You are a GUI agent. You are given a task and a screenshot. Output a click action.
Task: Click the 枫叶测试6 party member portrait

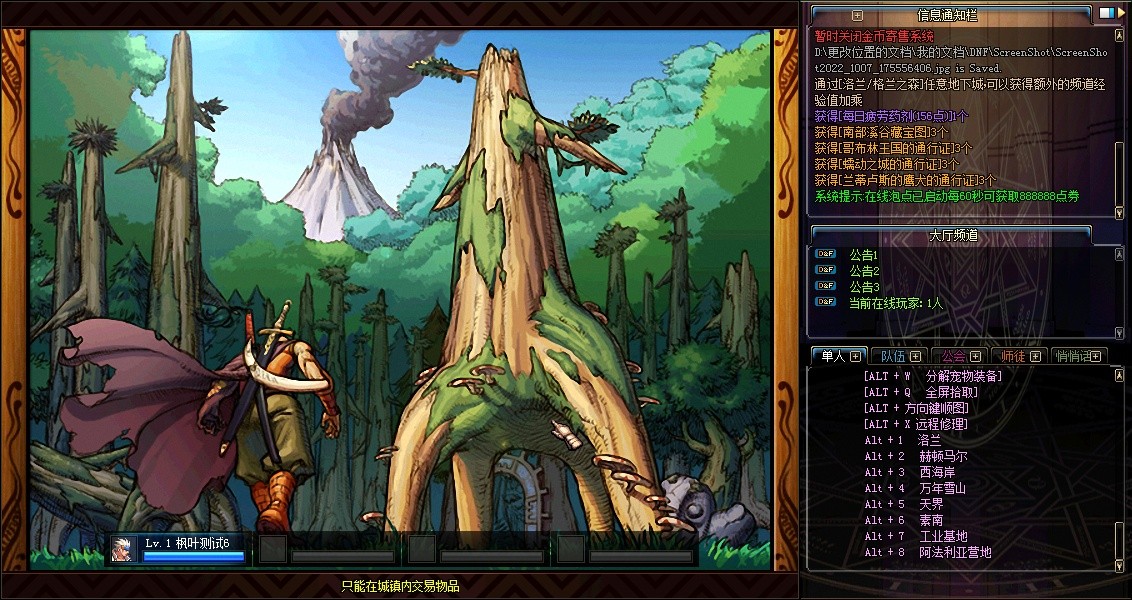click(x=123, y=549)
